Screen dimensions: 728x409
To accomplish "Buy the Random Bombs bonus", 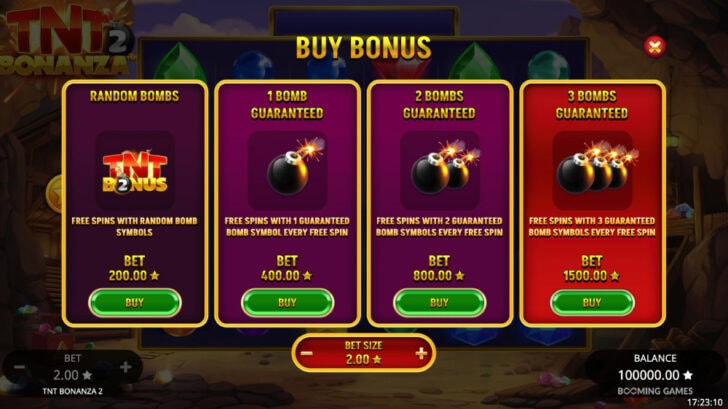I will (x=135, y=302).
